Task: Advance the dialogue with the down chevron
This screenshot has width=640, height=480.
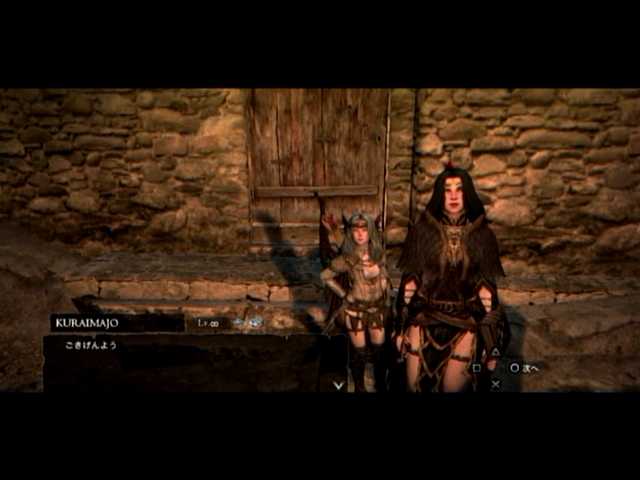Action: [339, 383]
